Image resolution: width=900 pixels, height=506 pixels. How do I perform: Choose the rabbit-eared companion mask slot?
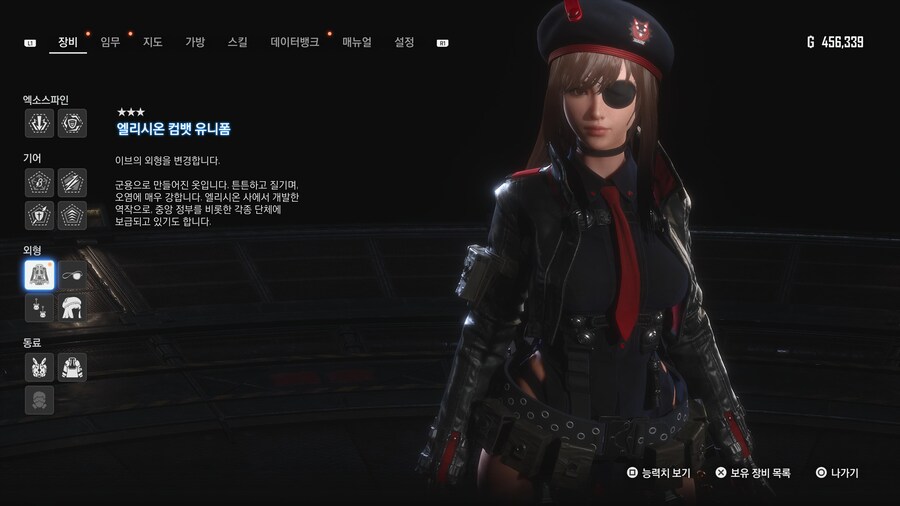(40, 367)
